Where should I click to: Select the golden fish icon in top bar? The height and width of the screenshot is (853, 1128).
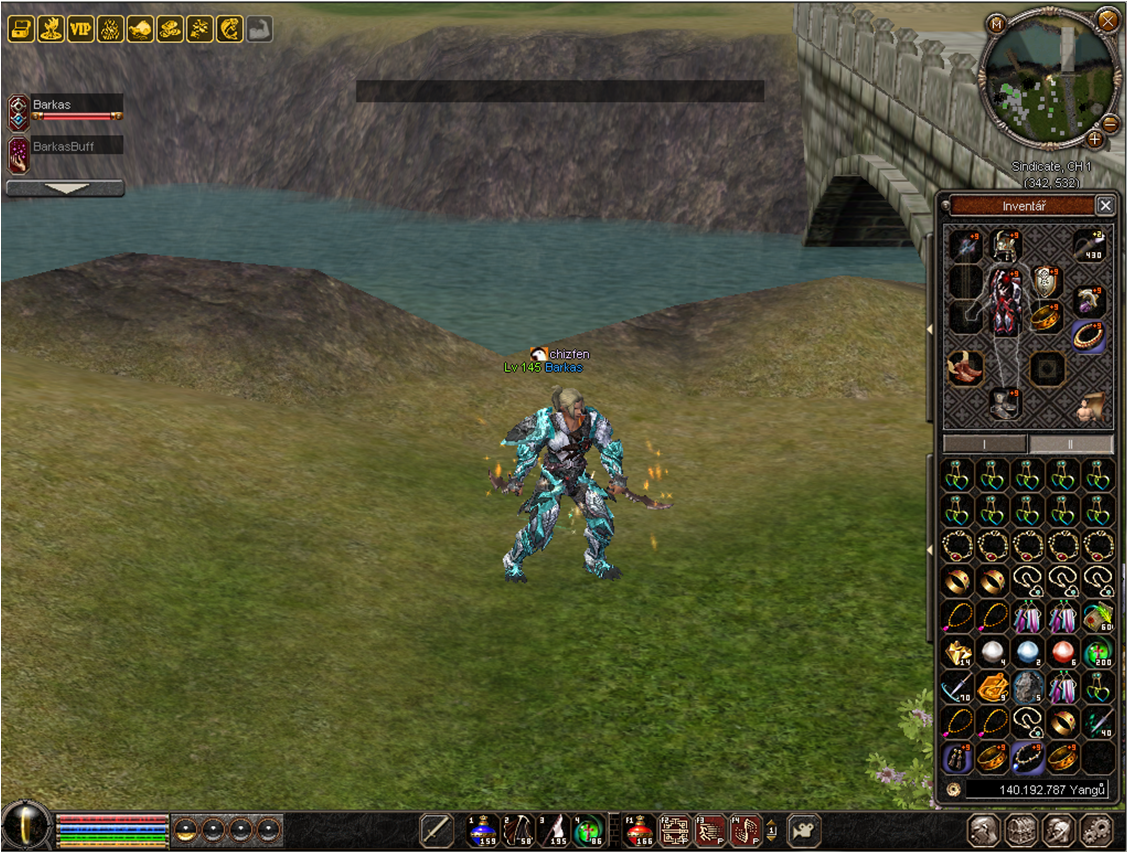[x=230, y=29]
